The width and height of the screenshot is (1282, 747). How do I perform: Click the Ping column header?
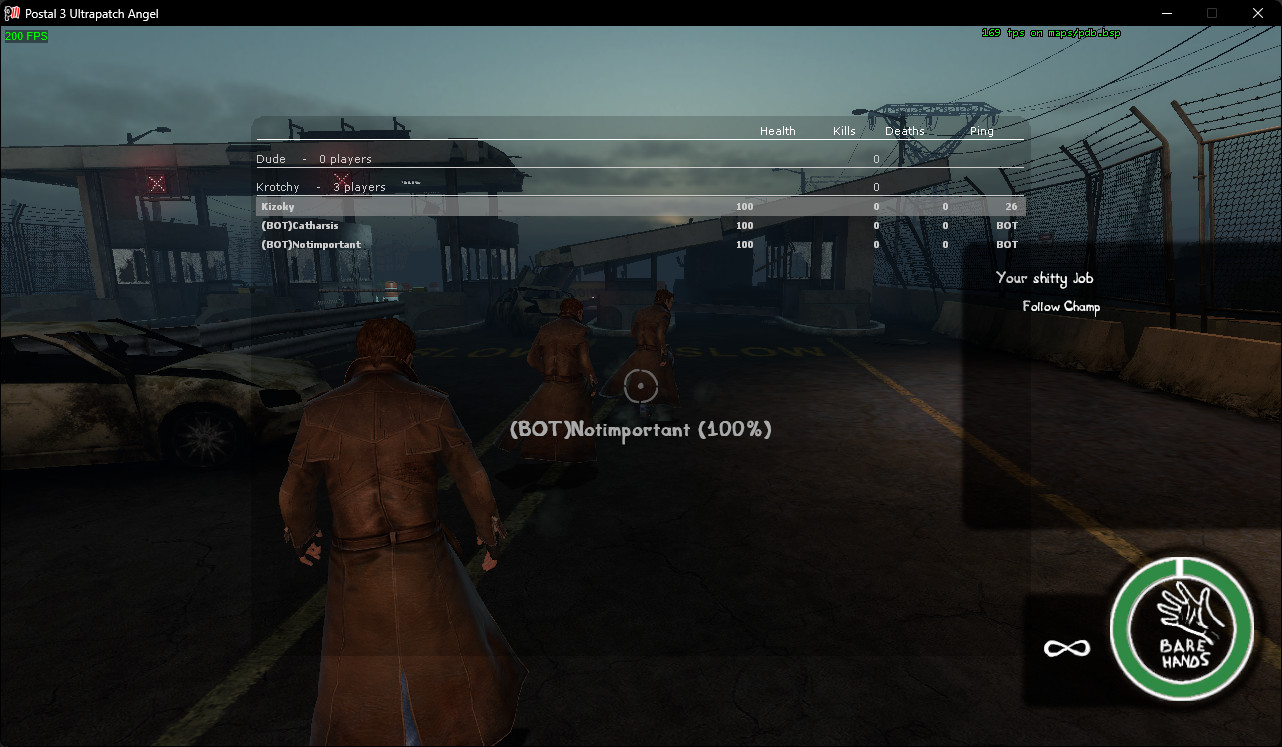point(981,131)
